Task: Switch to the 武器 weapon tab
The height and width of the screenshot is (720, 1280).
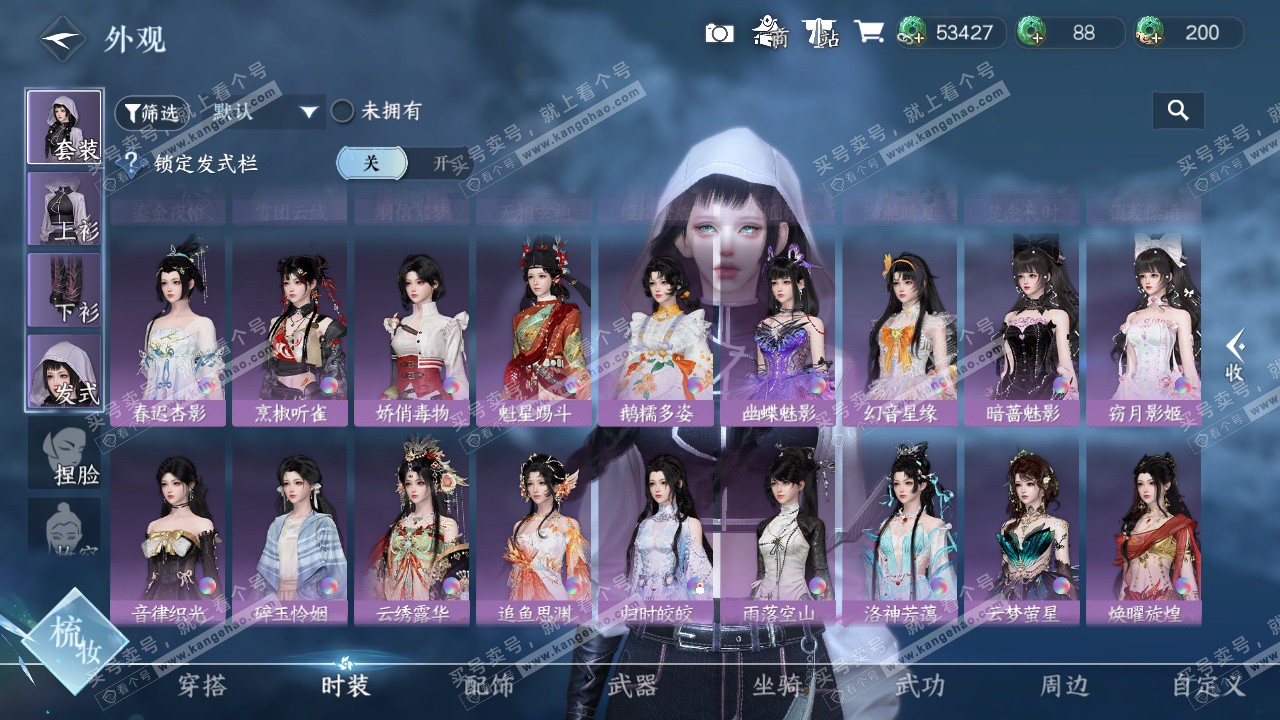Action: [x=632, y=686]
